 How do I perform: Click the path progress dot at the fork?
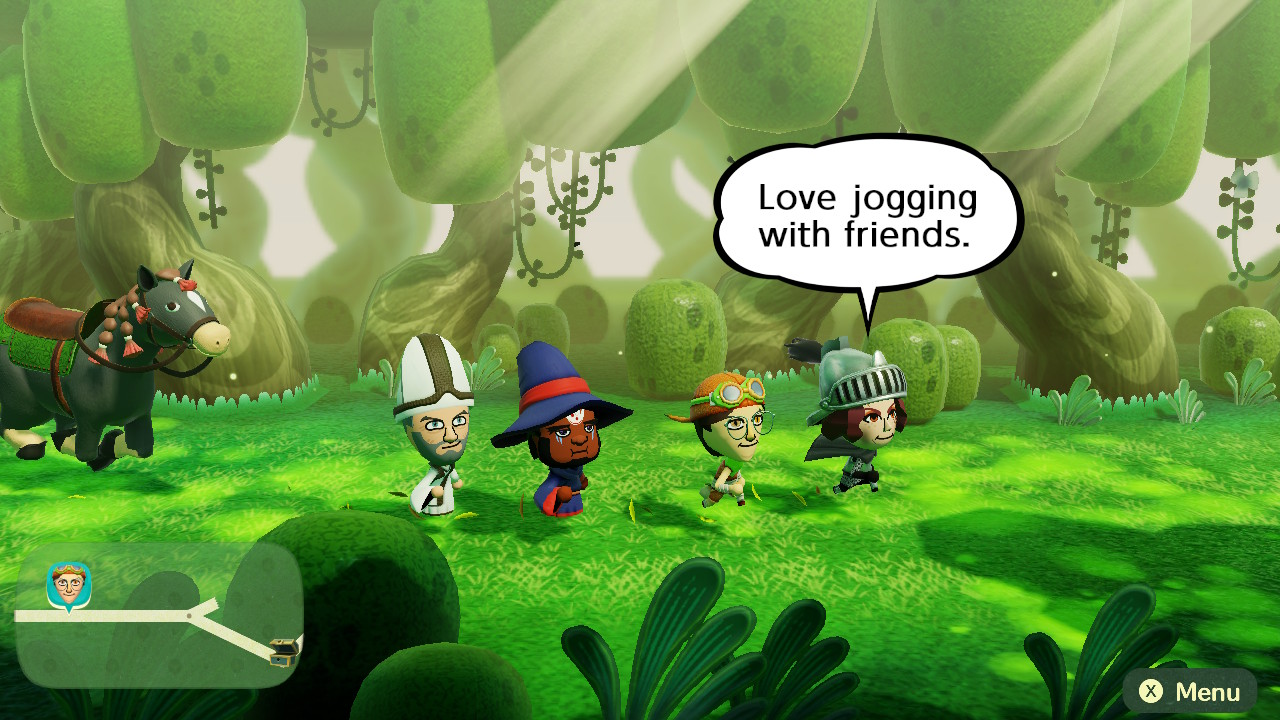[189, 615]
